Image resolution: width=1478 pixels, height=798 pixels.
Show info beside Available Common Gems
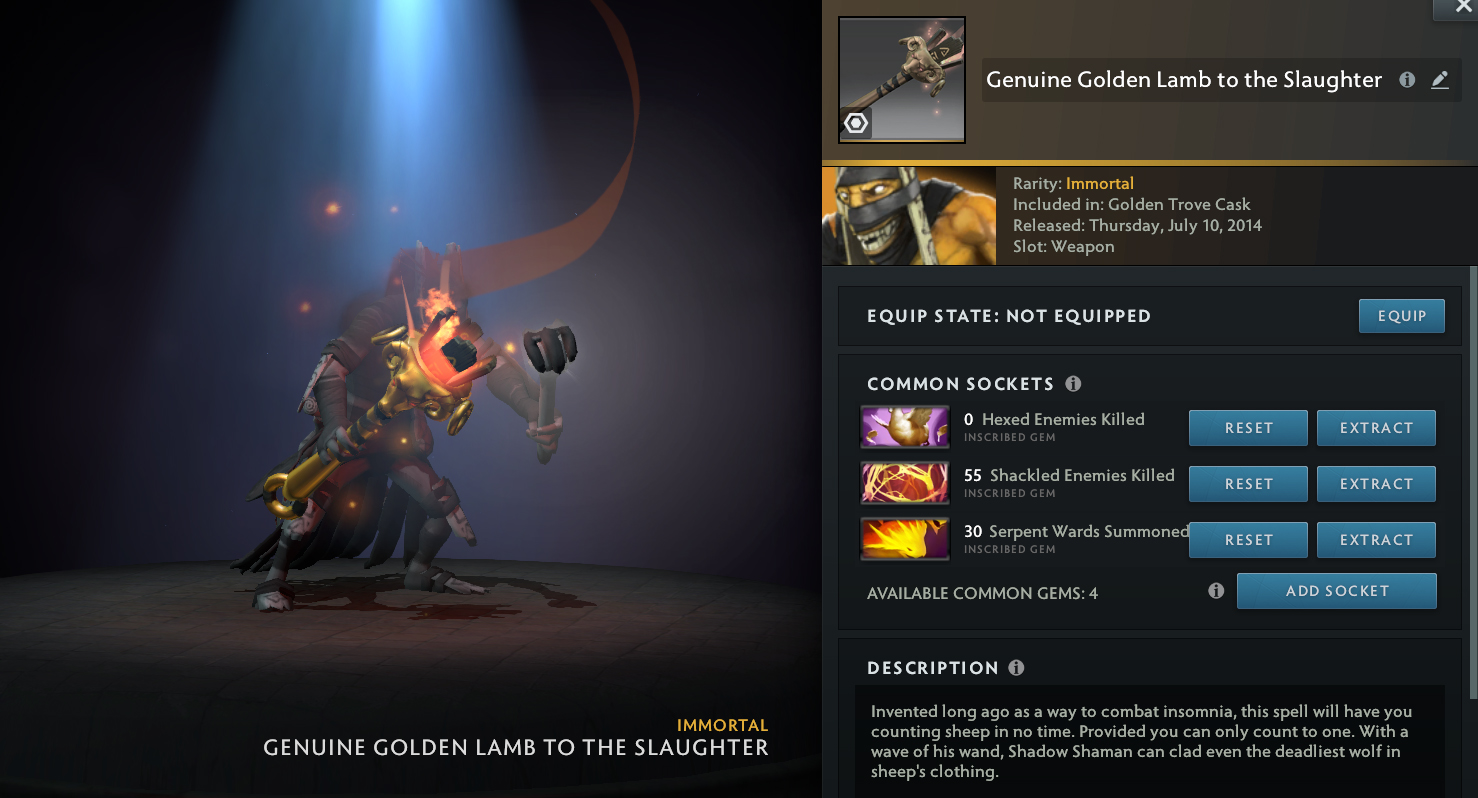(x=1216, y=591)
